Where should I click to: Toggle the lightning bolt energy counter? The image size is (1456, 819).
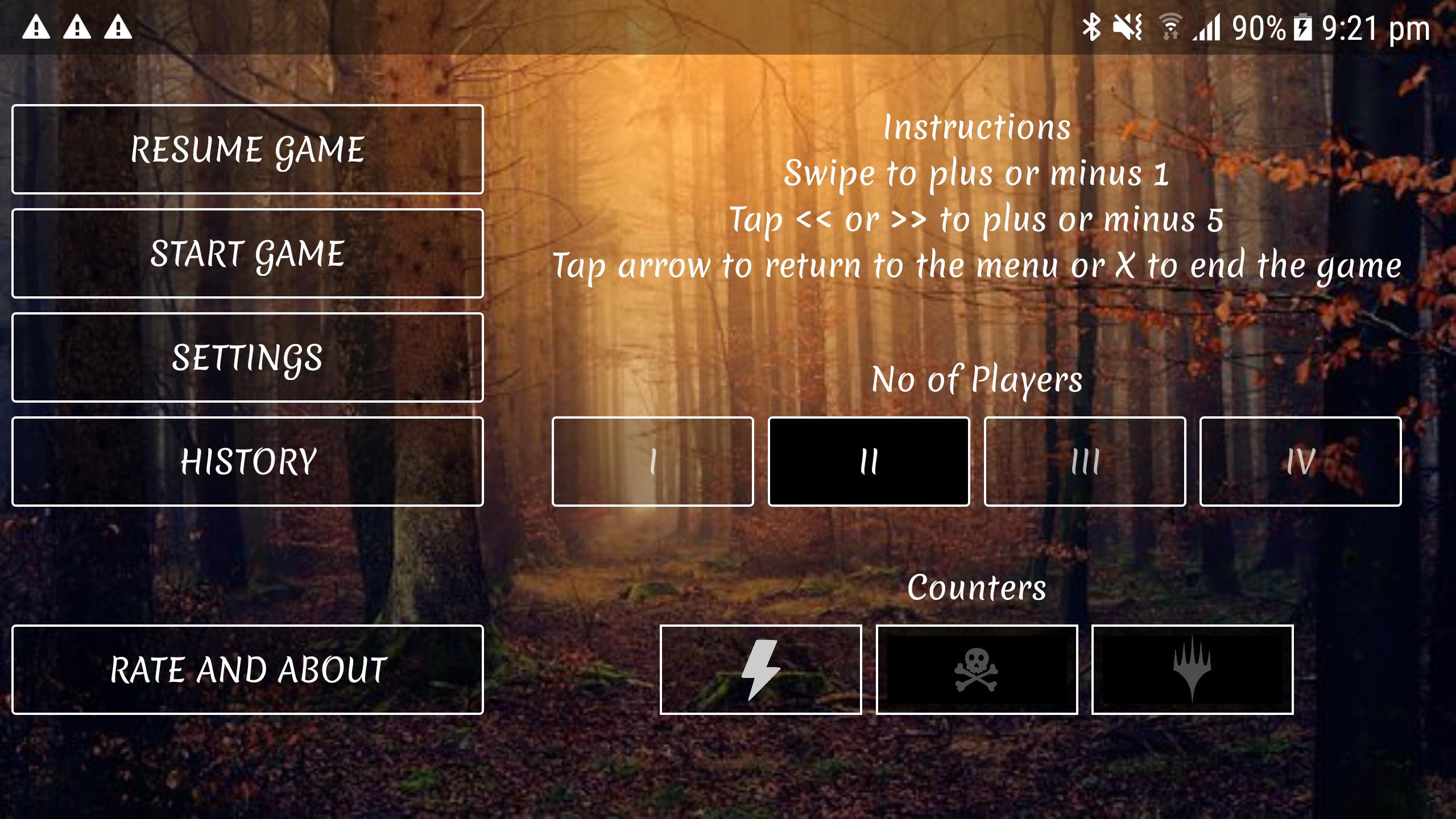pyautogui.click(x=760, y=669)
